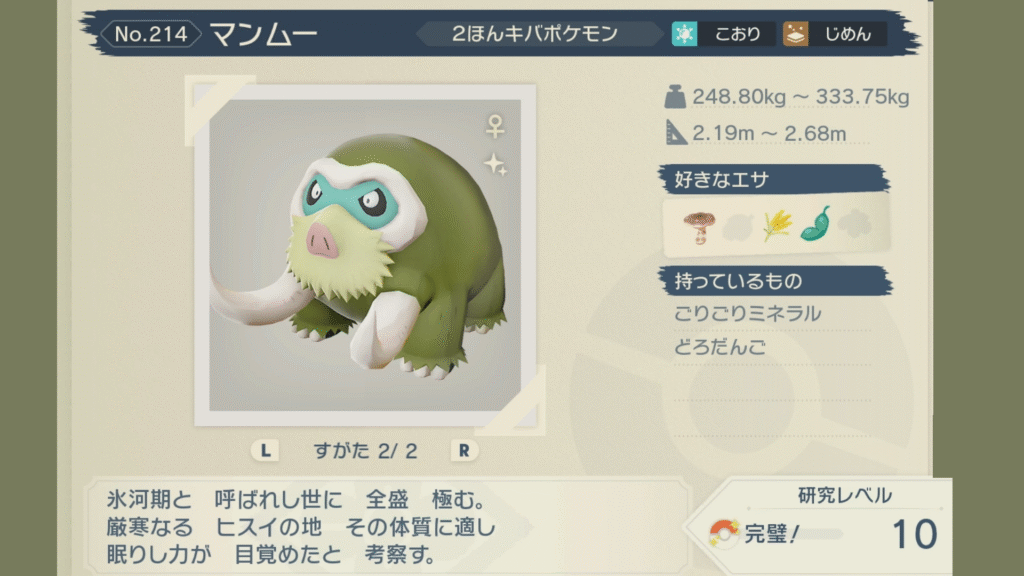
Task: Click the すがた 2/2 form indicator
Action: point(364,450)
